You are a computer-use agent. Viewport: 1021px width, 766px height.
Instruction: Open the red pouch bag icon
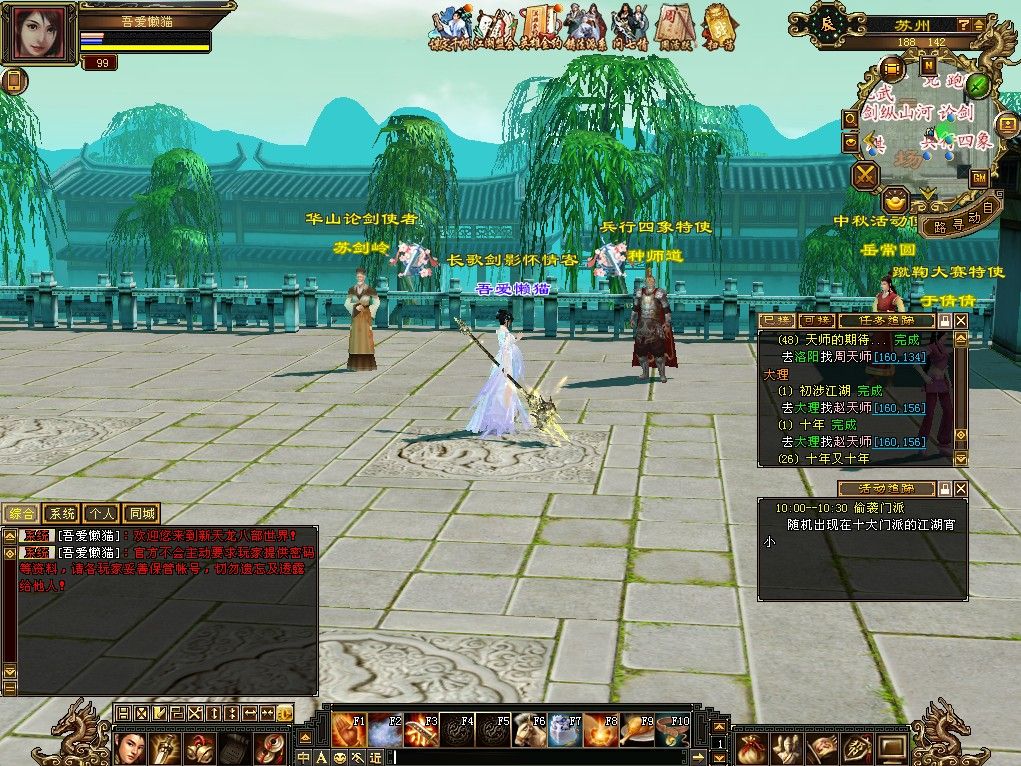point(750,746)
